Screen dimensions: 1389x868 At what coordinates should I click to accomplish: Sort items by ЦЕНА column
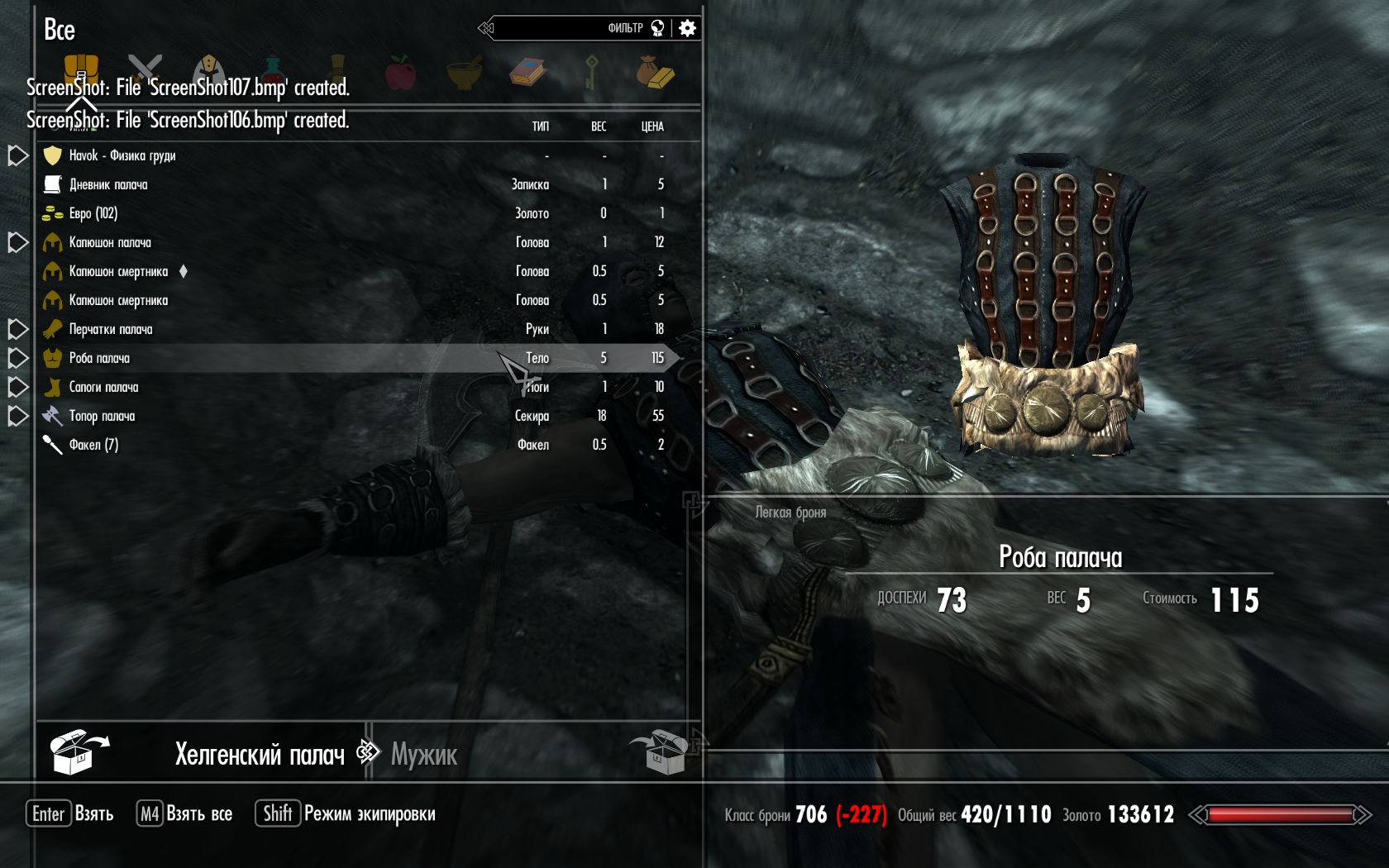652,126
